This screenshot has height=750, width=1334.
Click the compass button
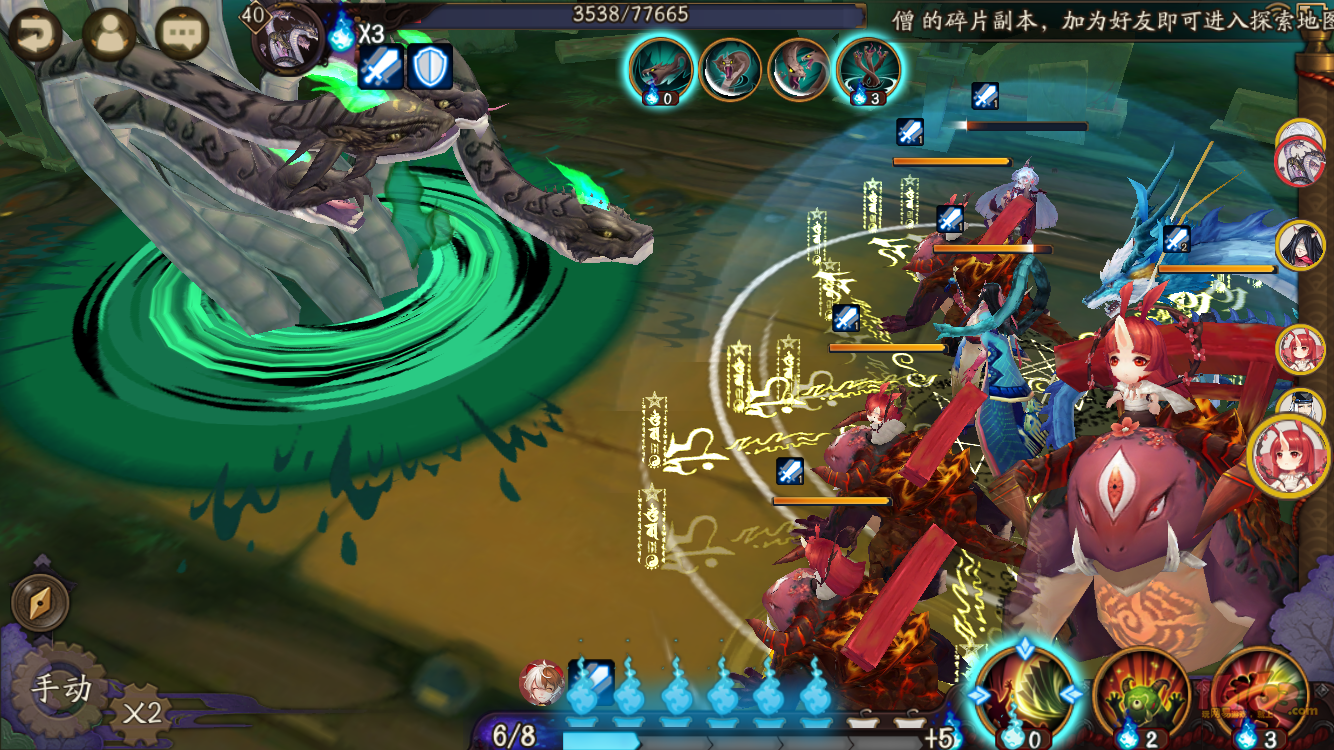click(x=40, y=602)
